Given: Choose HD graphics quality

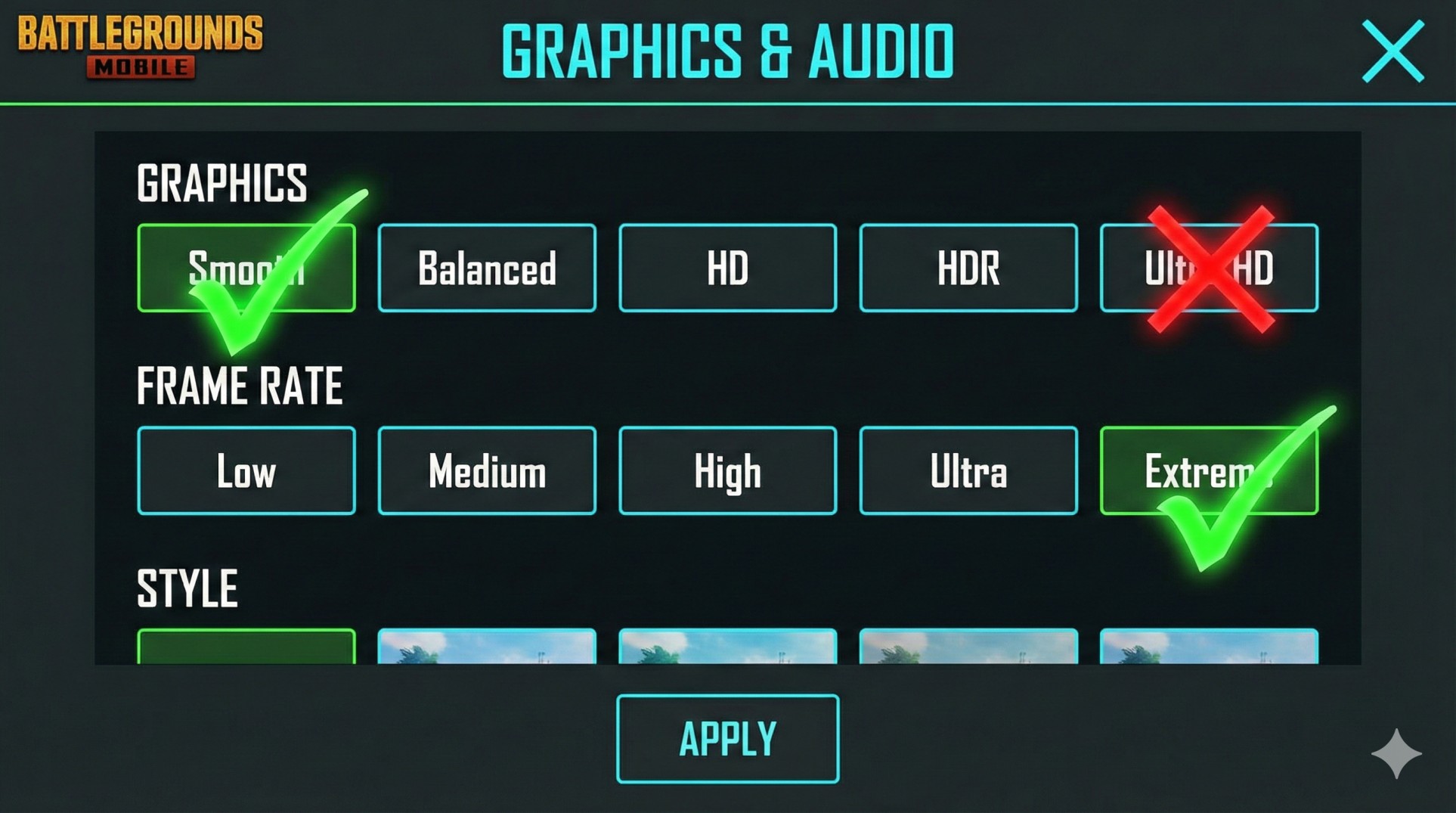Looking at the screenshot, I should [x=727, y=268].
